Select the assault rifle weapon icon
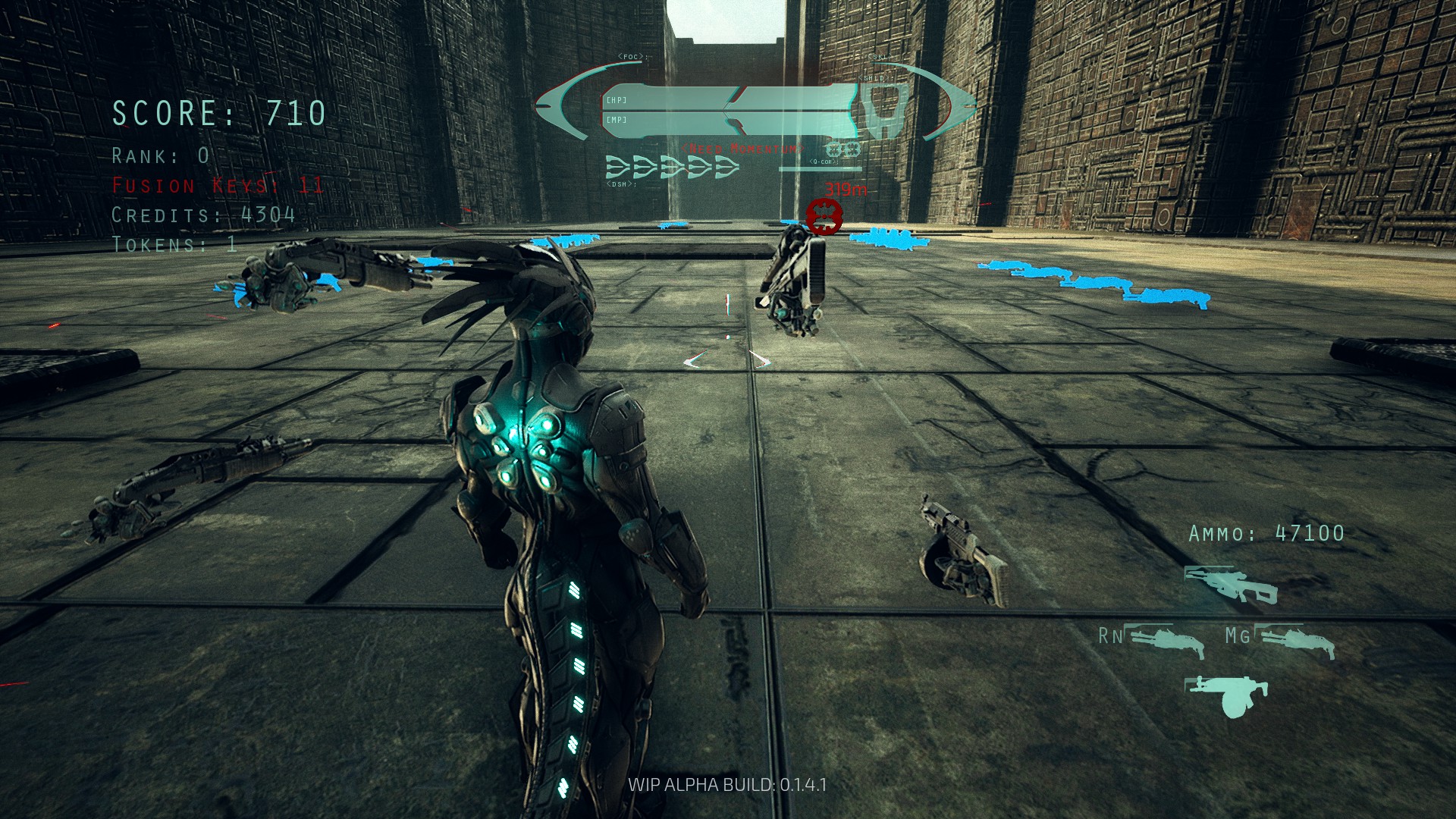The image size is (1456, 819). pos(1230,585)
